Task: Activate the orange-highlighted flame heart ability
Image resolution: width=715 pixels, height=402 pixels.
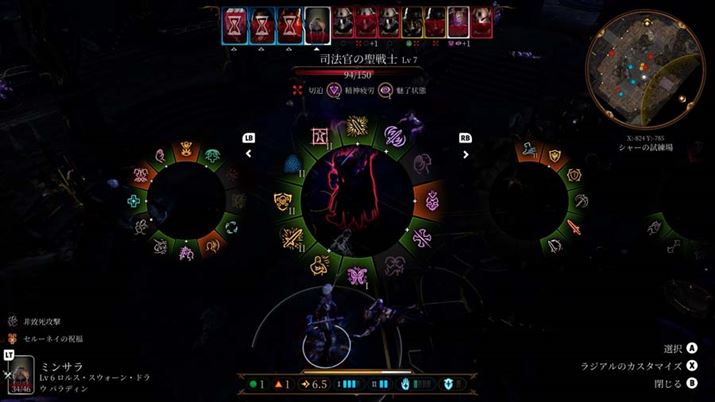Action: tap(433, 201)
